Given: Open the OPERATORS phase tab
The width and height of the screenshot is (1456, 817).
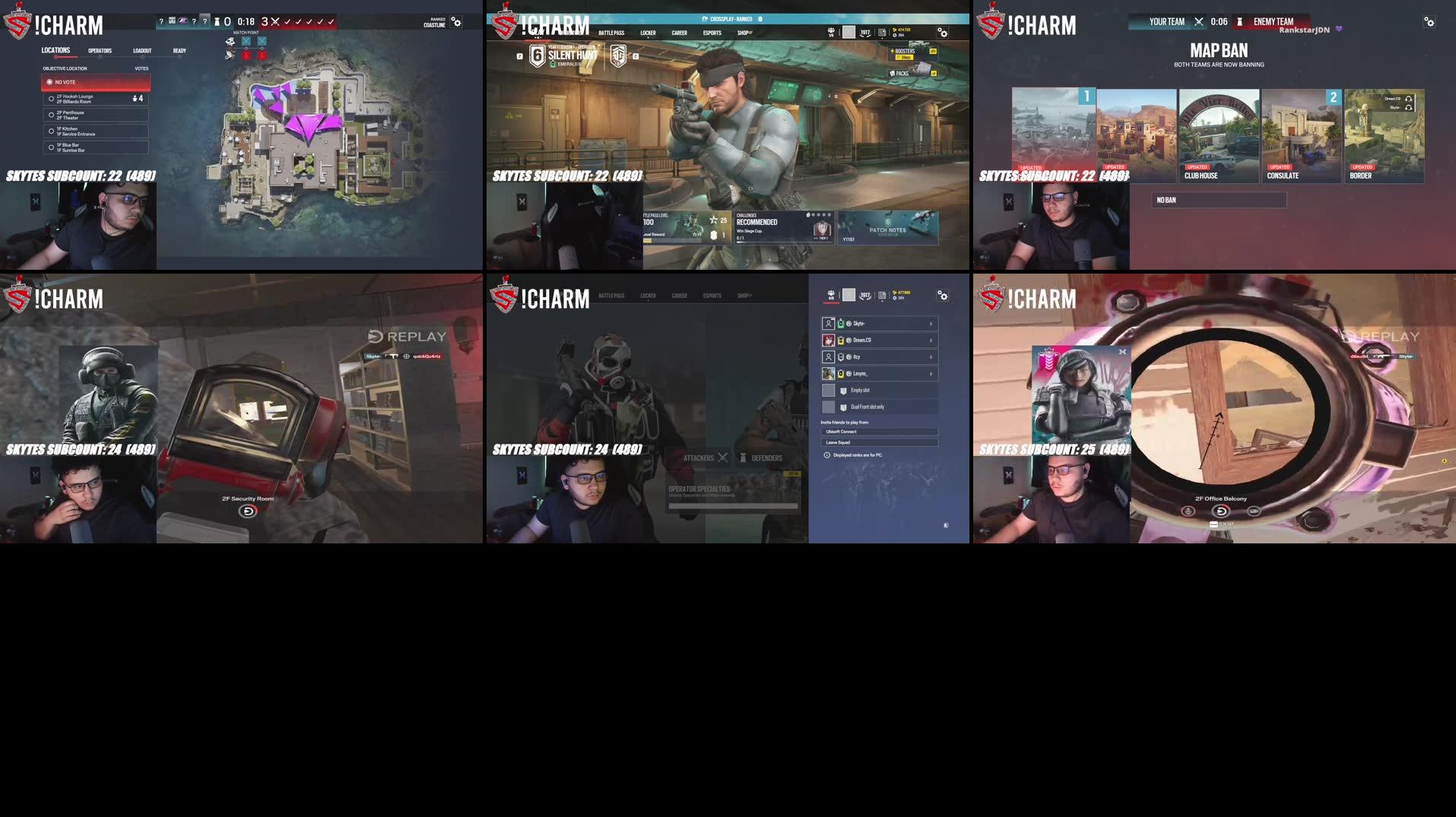Looking at the screenshot, I should point(100,51).
